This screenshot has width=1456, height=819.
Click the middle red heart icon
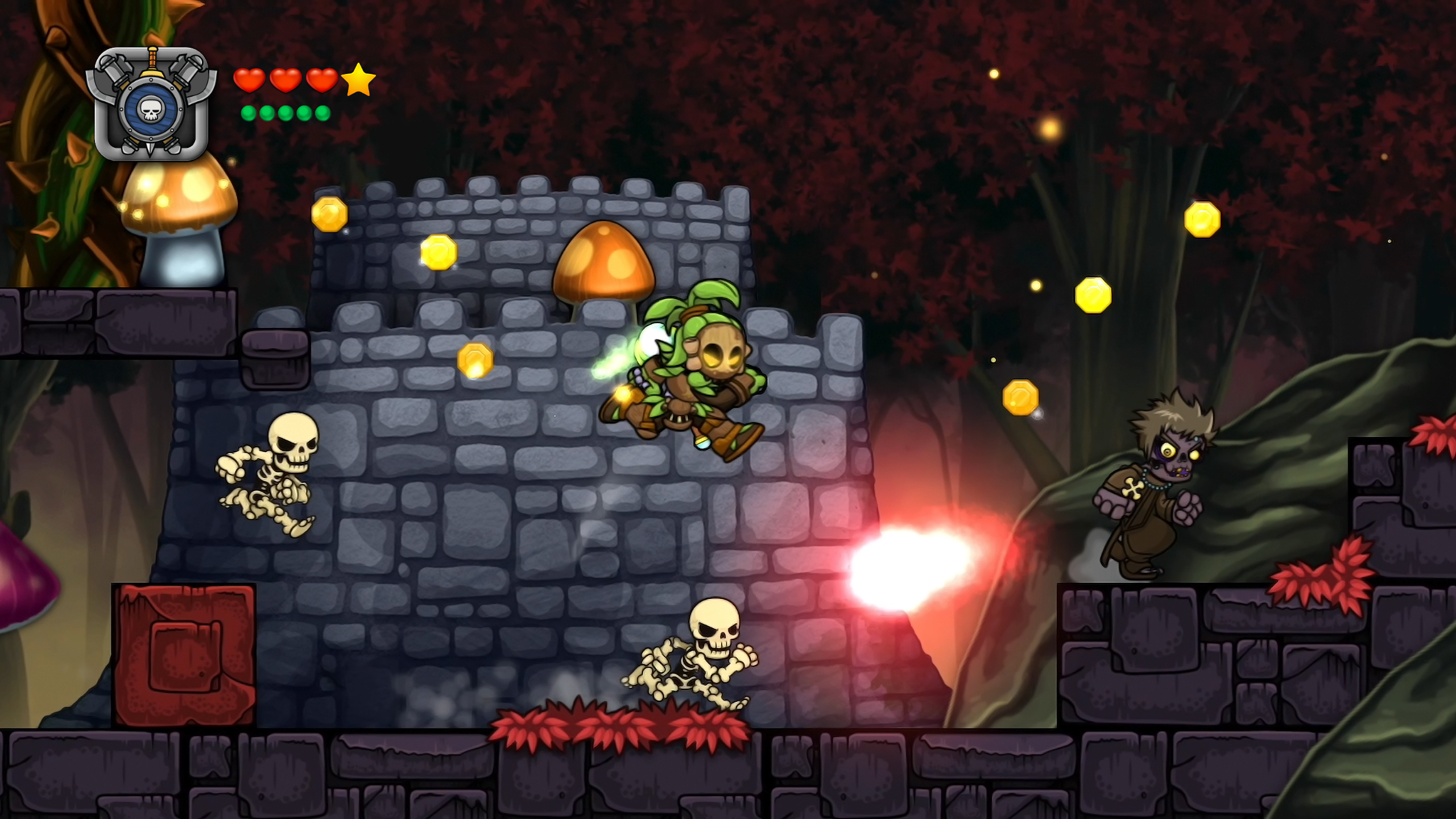pyautogui.click(x=286, y=81)
